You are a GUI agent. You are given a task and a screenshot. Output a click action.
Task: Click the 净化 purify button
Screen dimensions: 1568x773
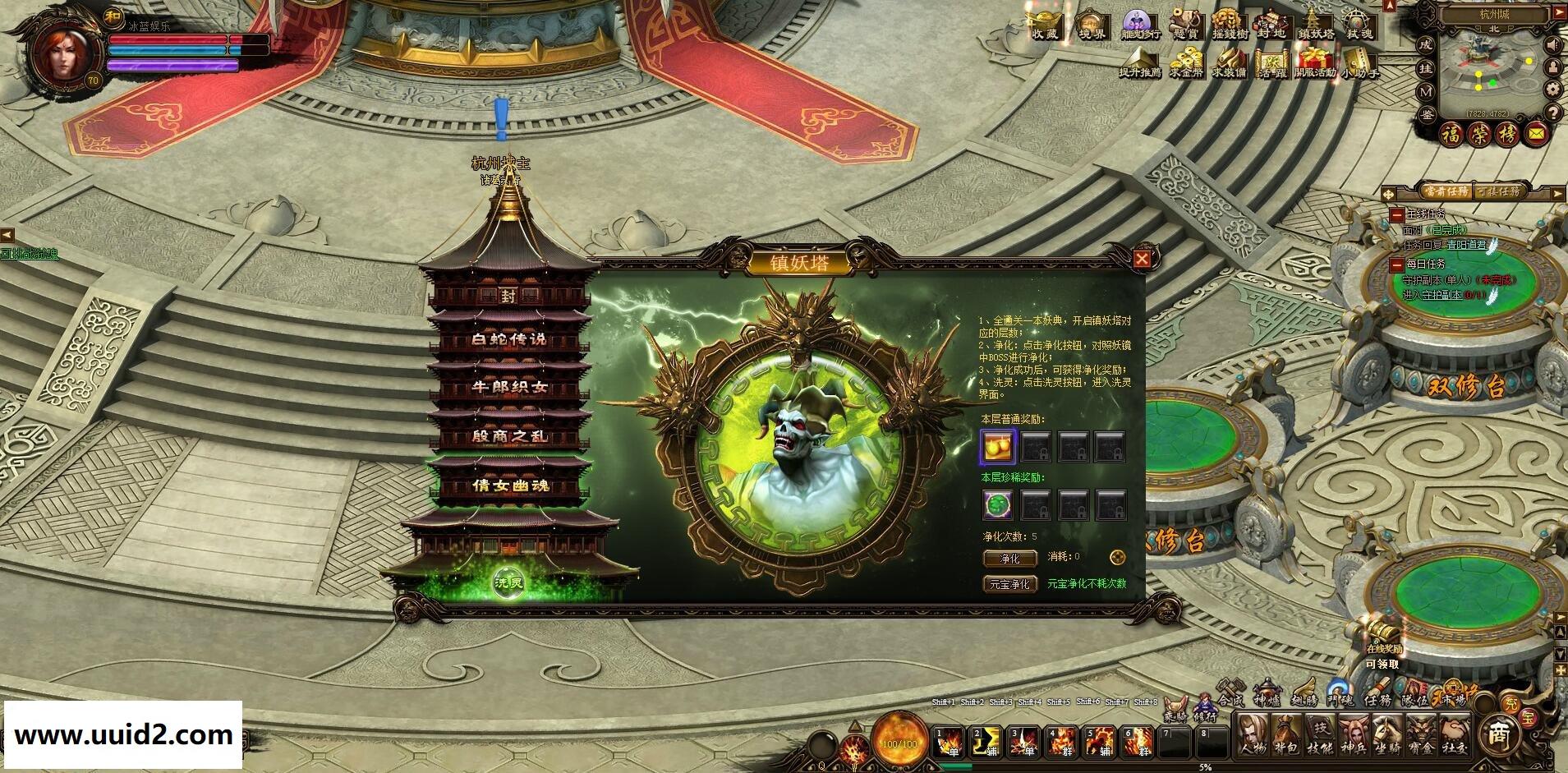click(1009, 559)
